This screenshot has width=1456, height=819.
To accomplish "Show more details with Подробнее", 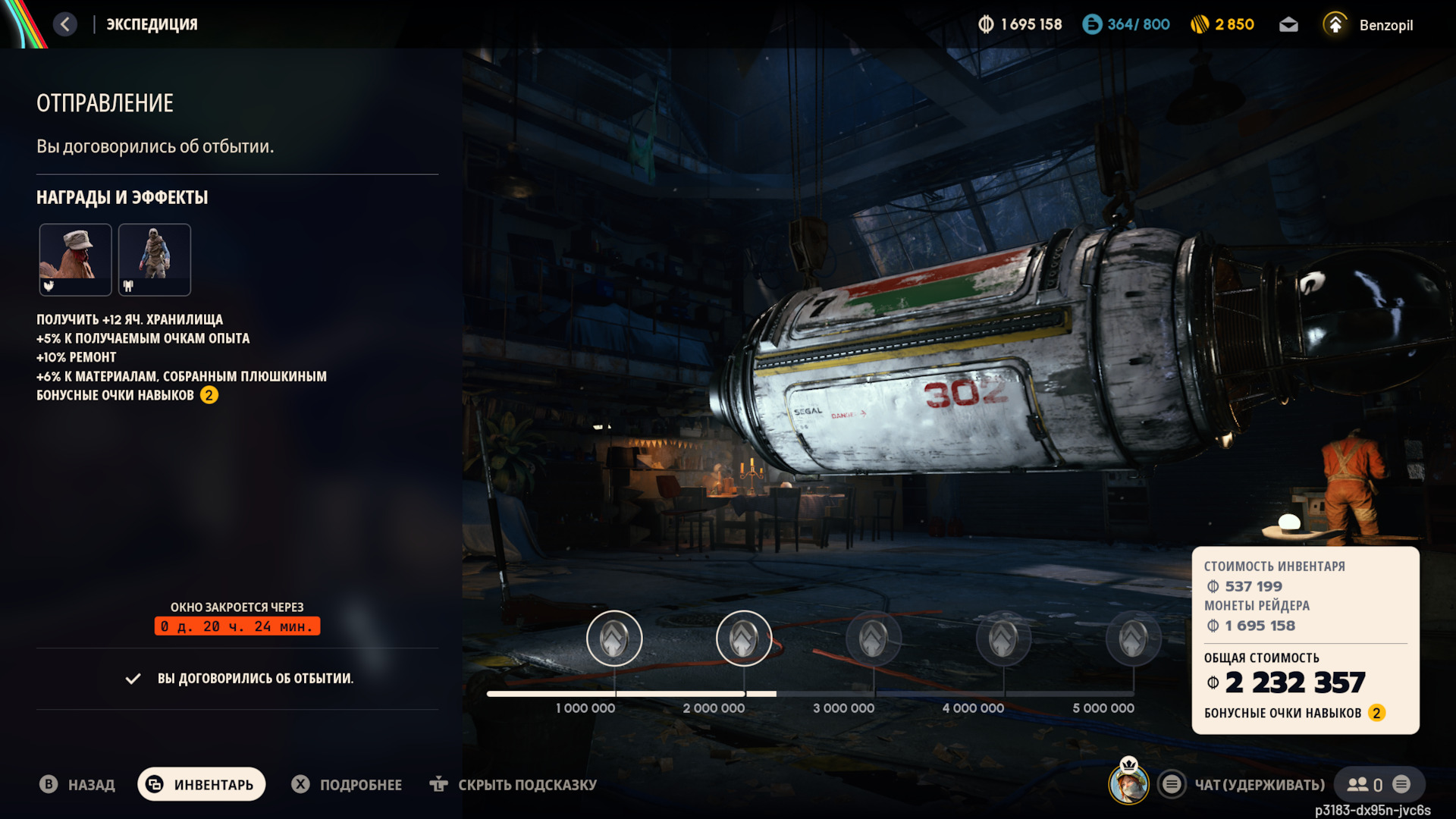I will point(347,784).
